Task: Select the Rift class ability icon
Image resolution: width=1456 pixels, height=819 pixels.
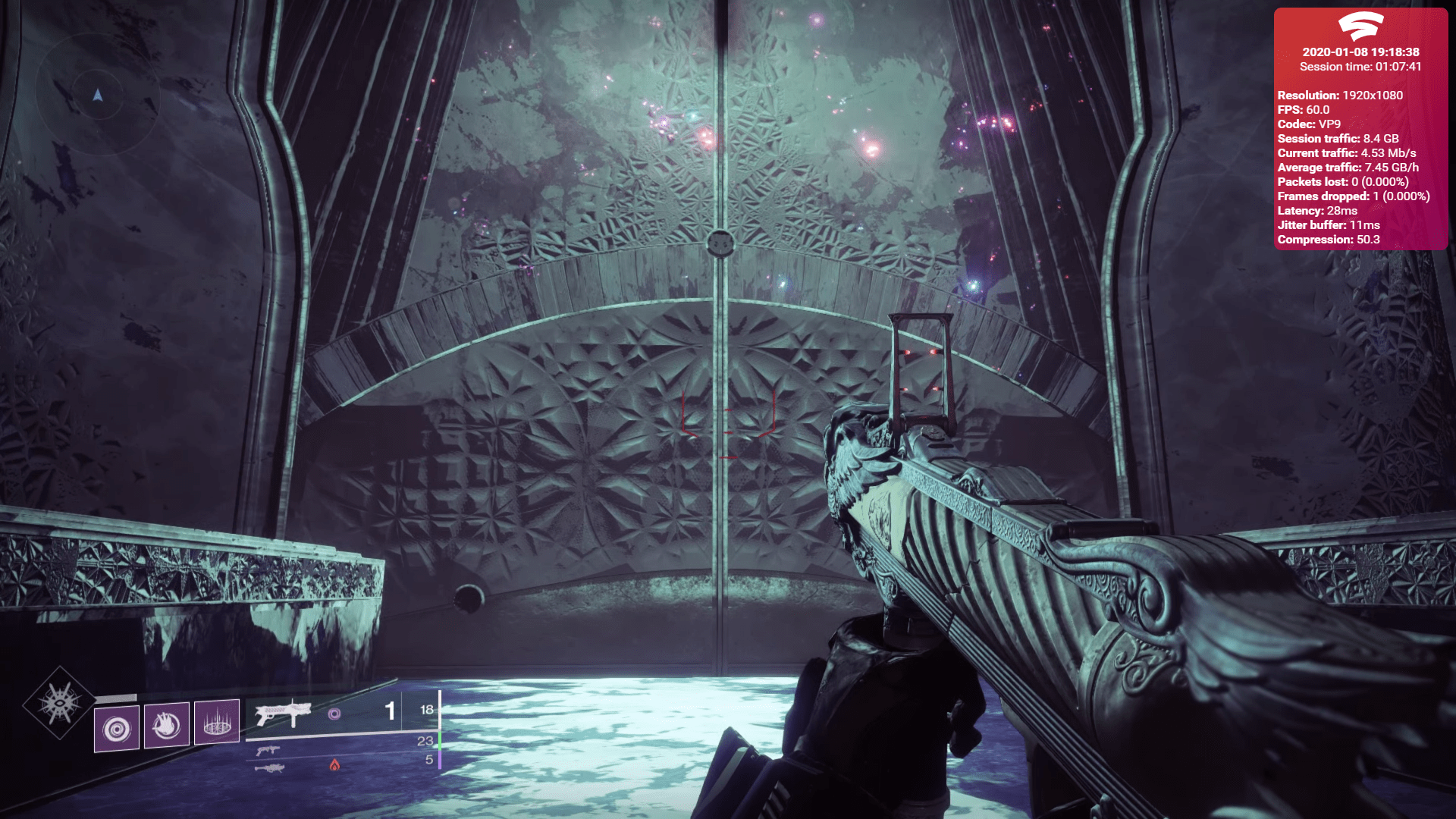Action: (x=217, y=723)
